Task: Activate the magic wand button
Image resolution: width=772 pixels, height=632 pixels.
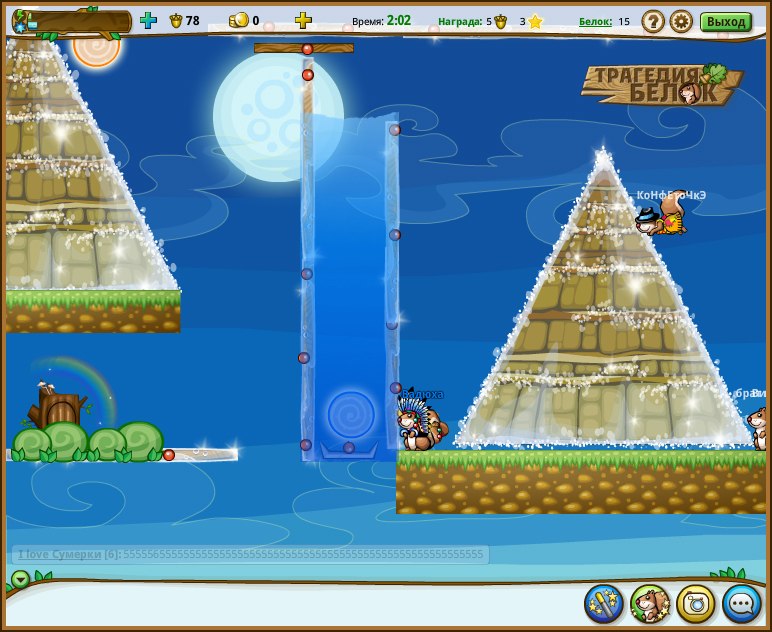Action: point(604,604)
